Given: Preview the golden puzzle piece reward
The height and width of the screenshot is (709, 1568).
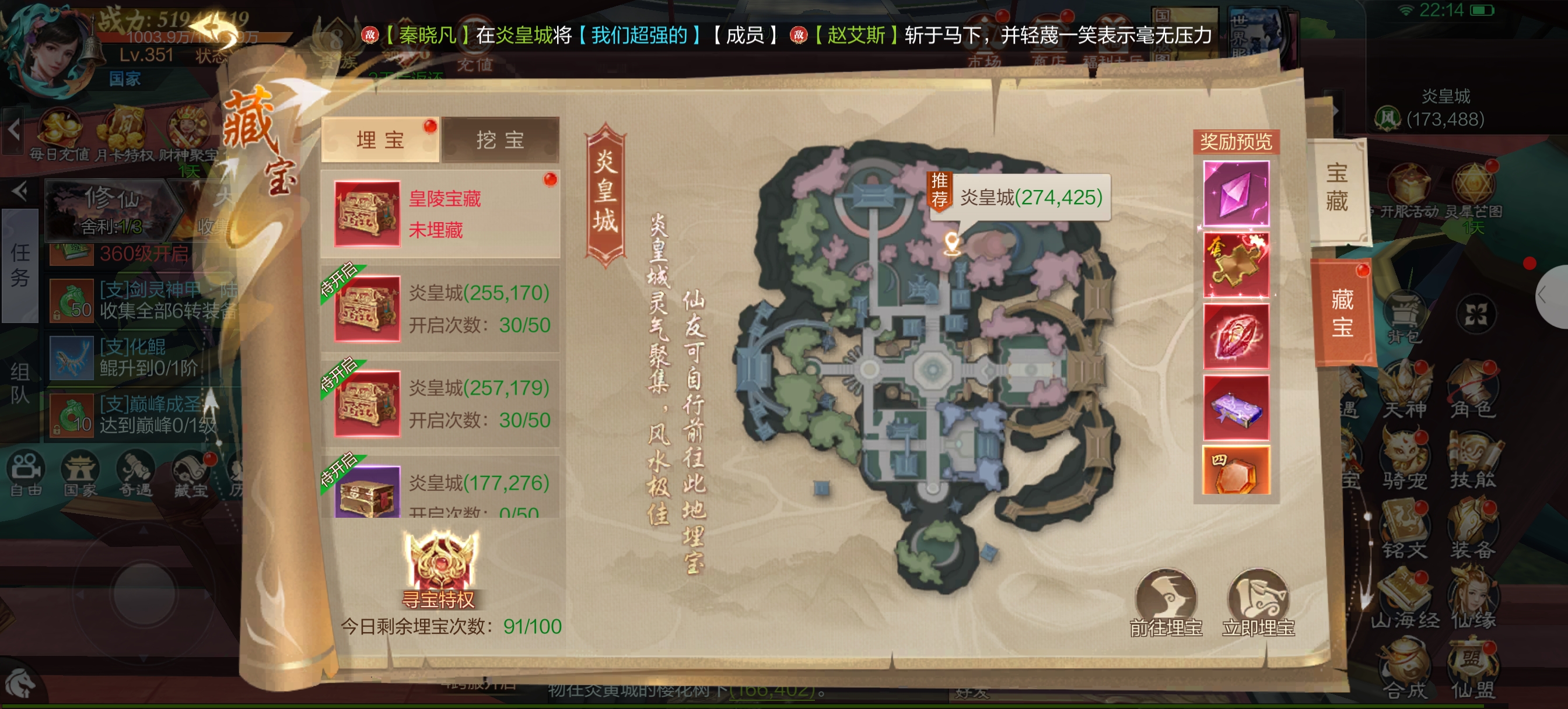Looking at the screenshot, I should tap(1235, 265).
